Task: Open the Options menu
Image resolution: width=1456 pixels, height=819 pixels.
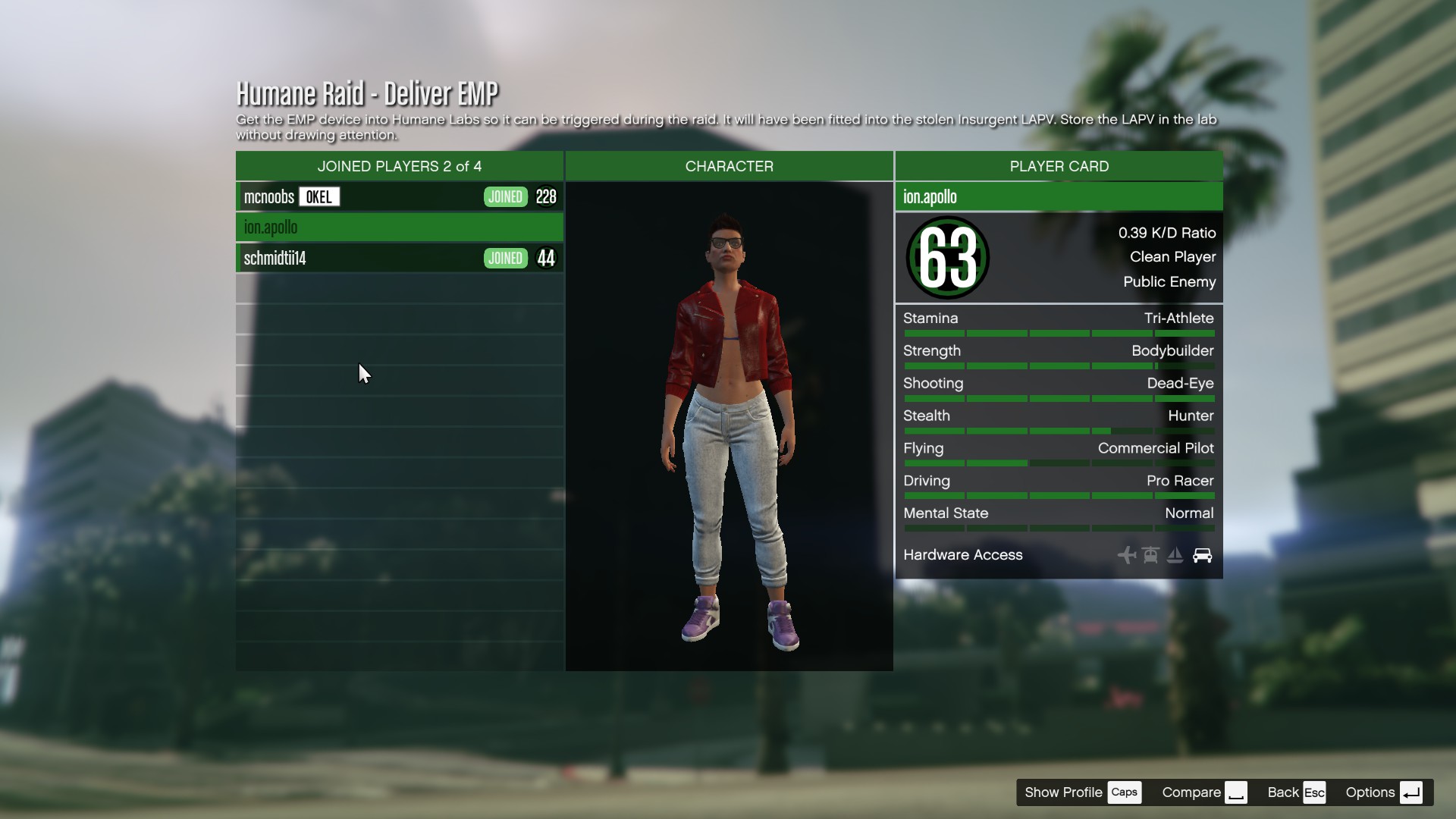Action: pos(1383,792)
